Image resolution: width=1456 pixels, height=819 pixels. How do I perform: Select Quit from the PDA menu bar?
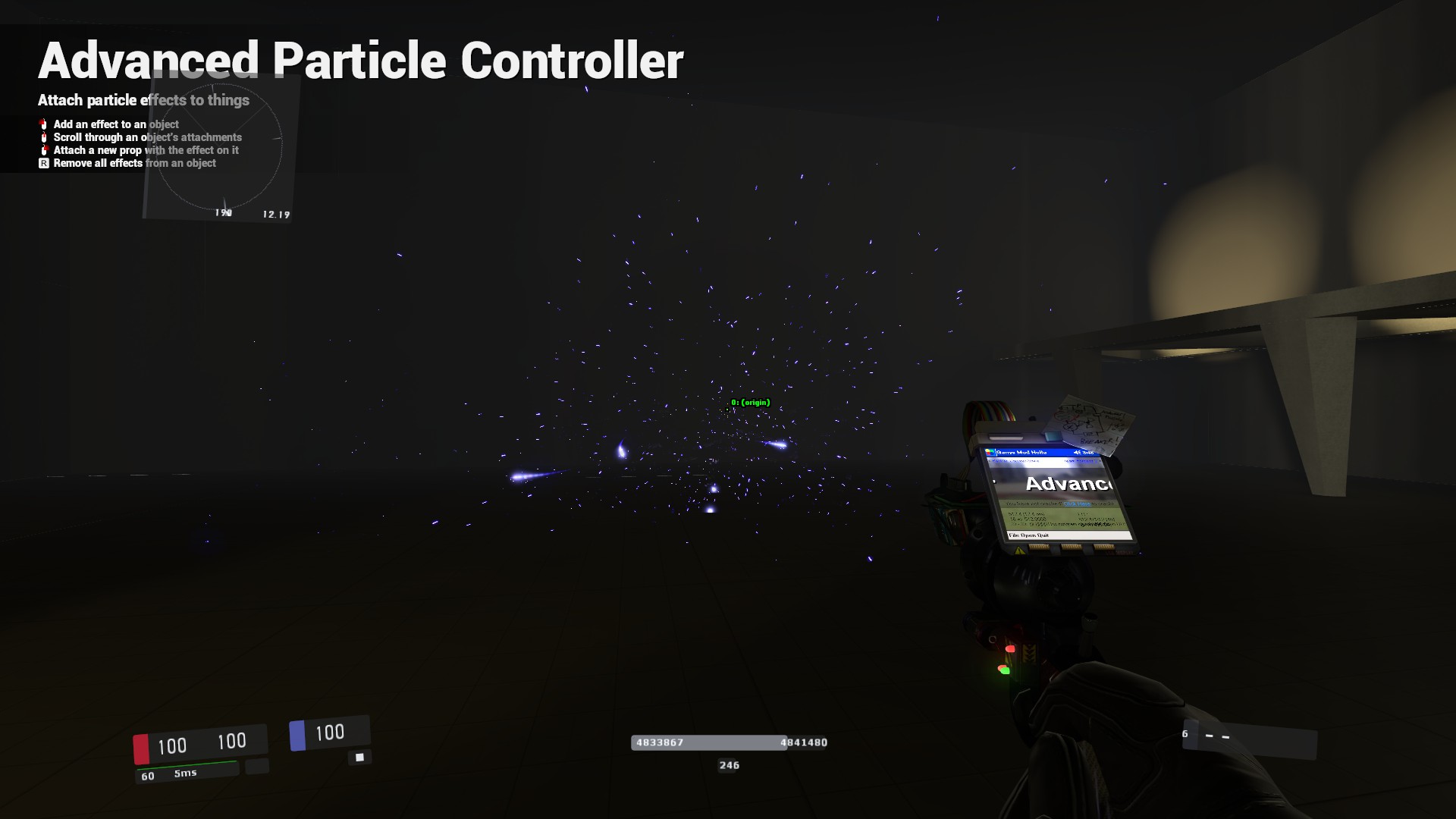[x=1043, y=535]
